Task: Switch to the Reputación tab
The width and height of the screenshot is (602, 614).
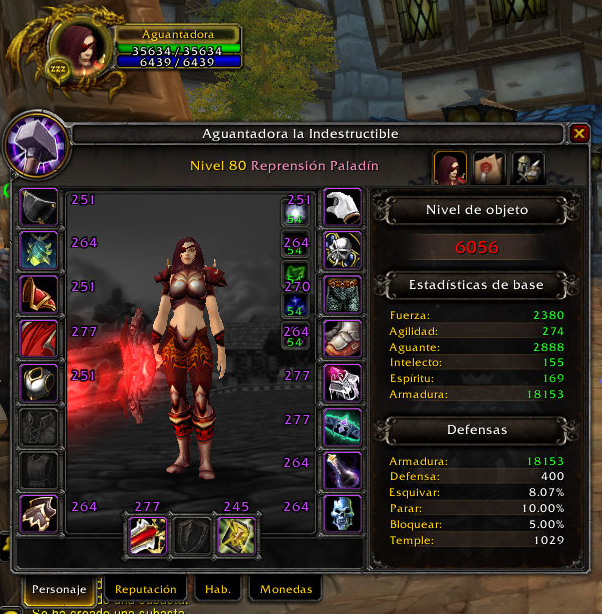Action: tap(145, 589)
